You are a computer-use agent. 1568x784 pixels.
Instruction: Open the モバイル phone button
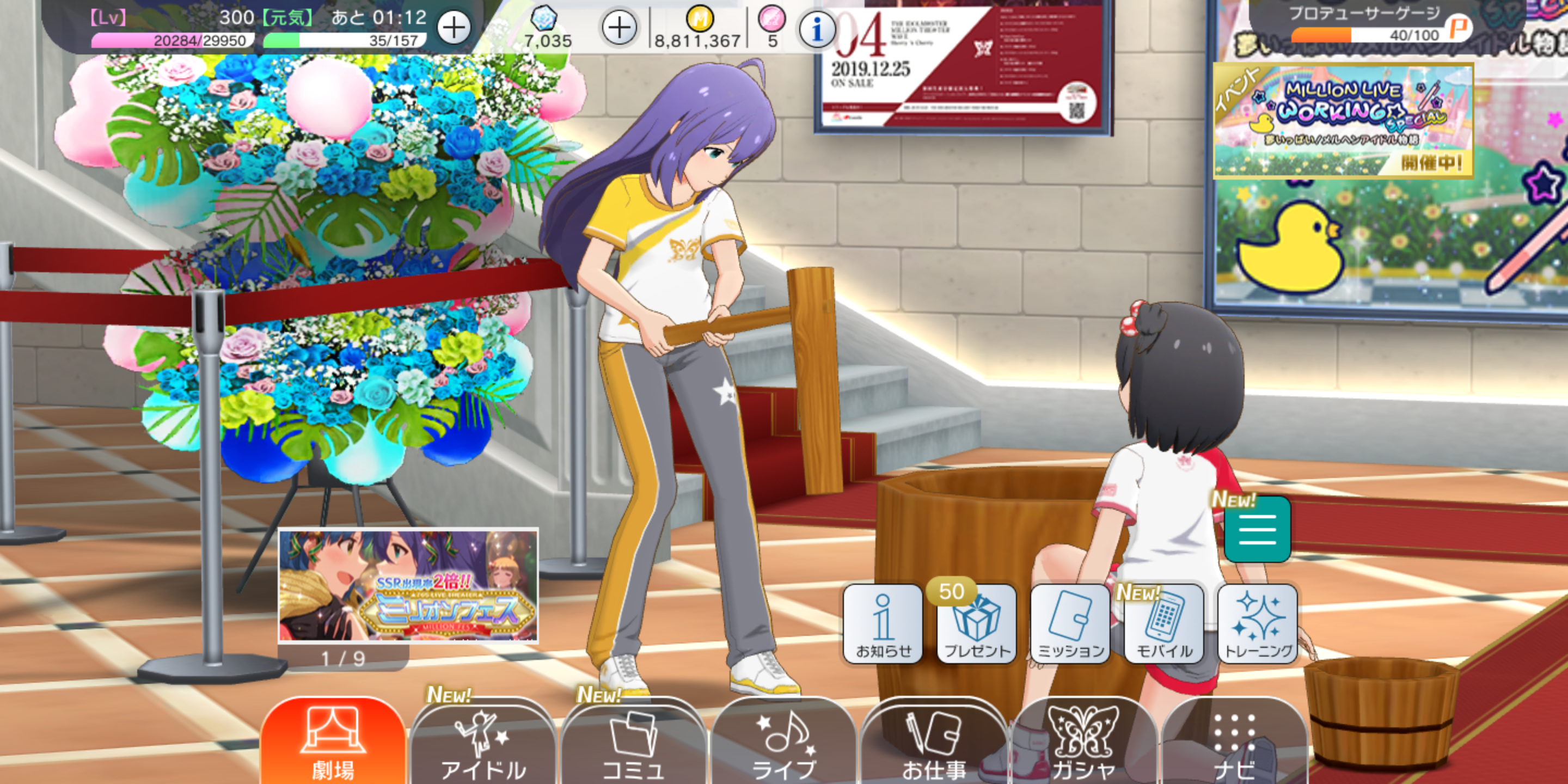pos(1164,624)
